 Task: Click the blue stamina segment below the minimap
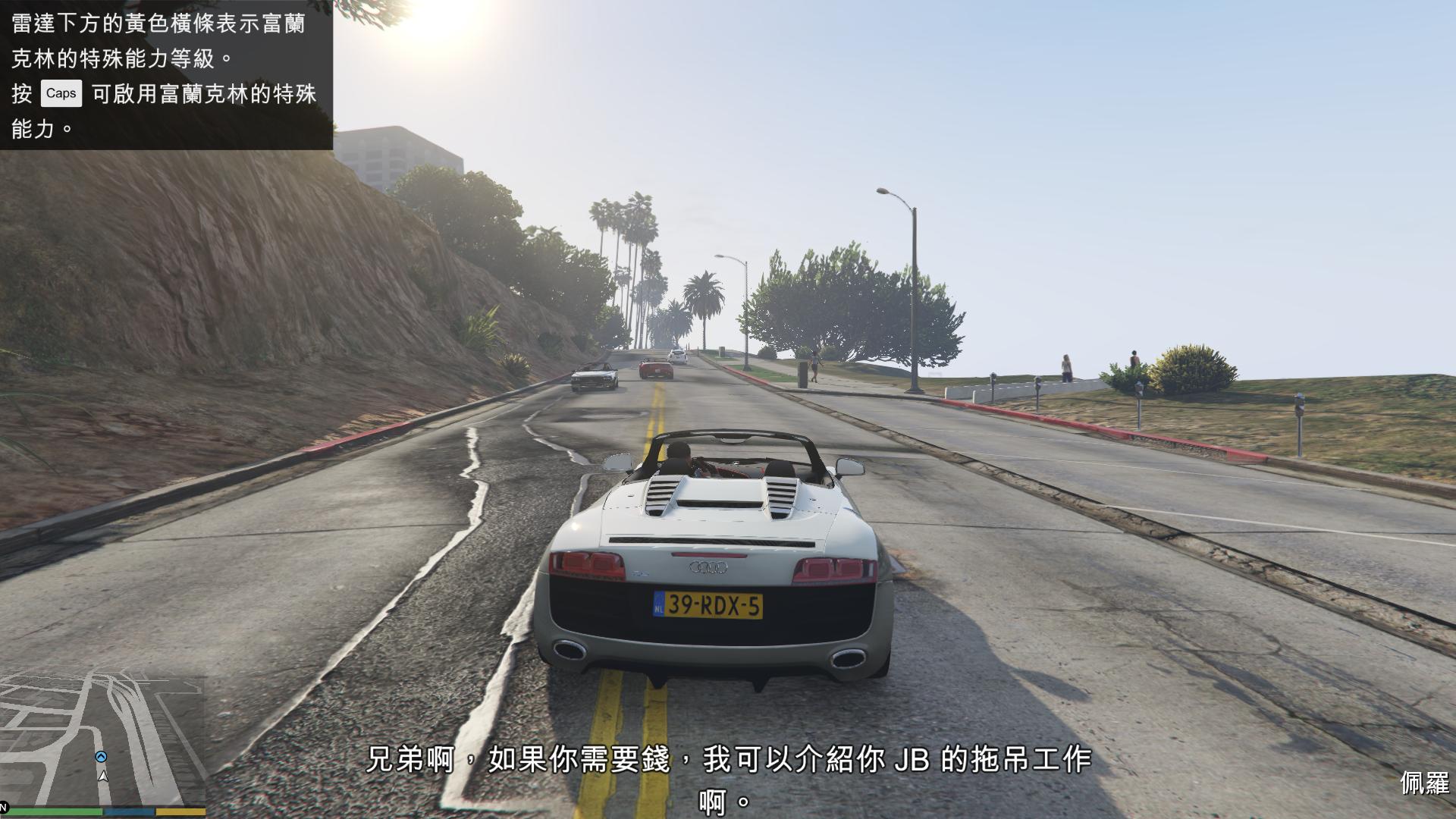pos(129,812)
